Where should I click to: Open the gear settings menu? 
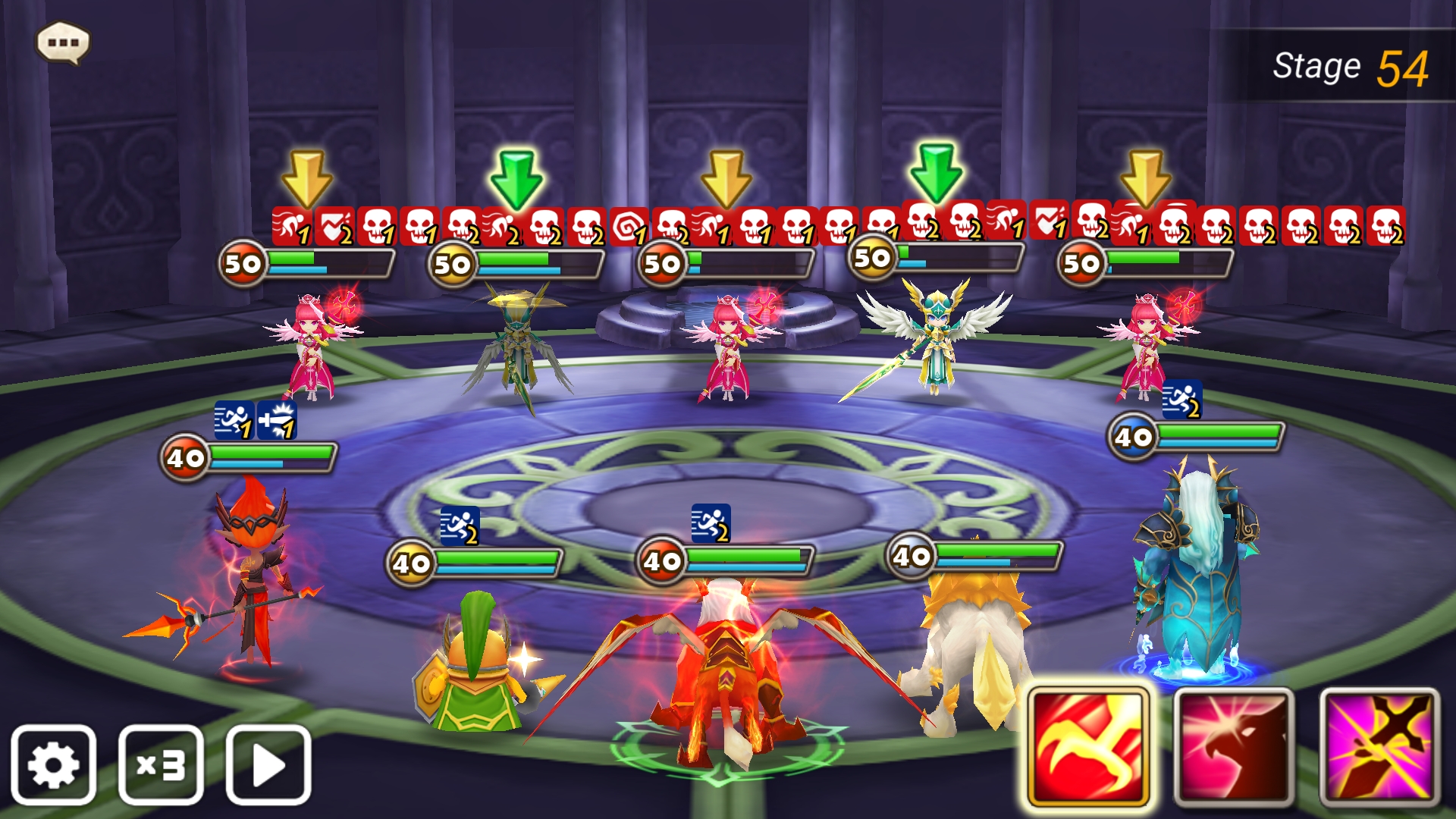point(53,764)
